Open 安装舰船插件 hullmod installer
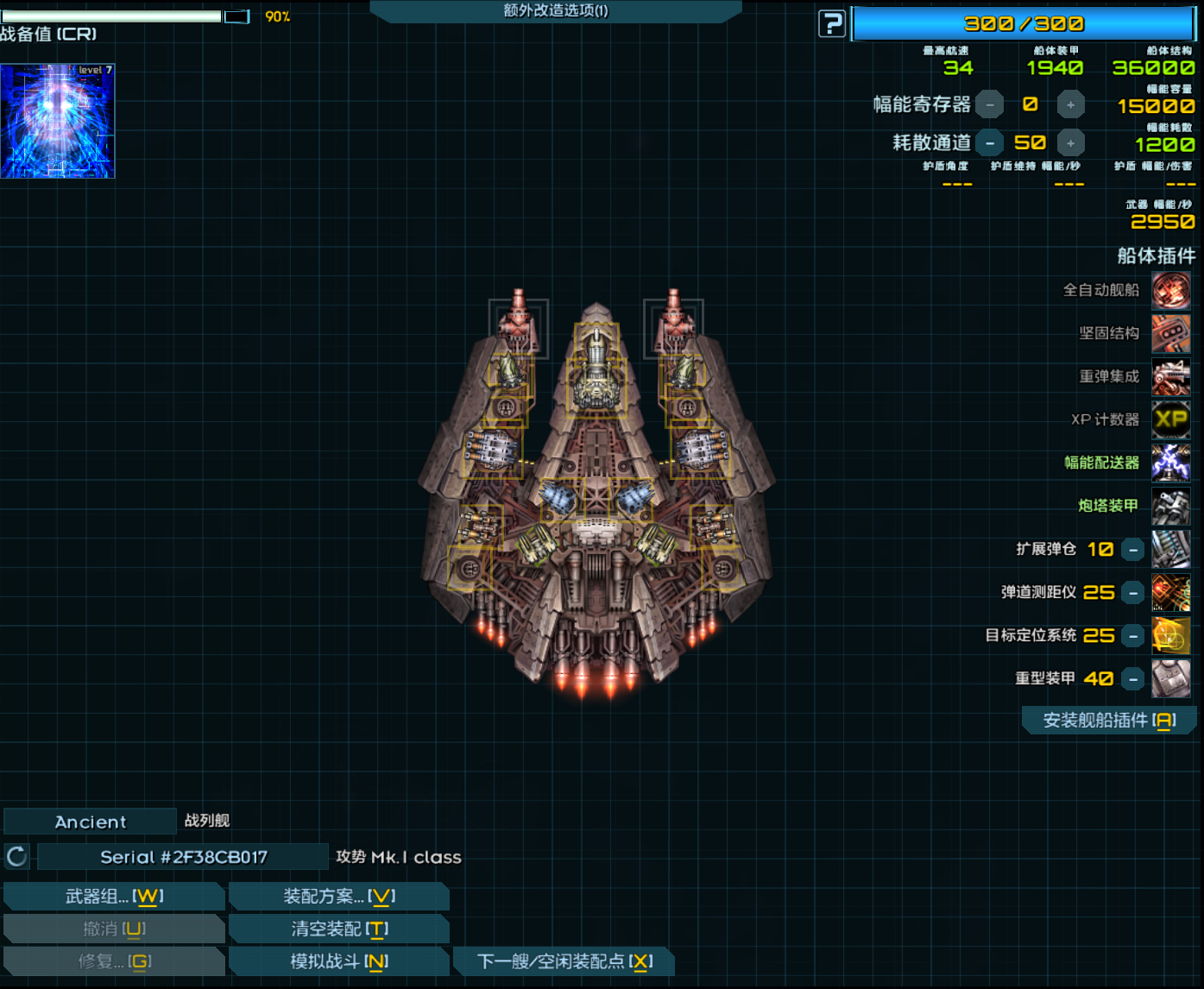1204x989 pixels. pyautogui.click(x=1109, y=721)
